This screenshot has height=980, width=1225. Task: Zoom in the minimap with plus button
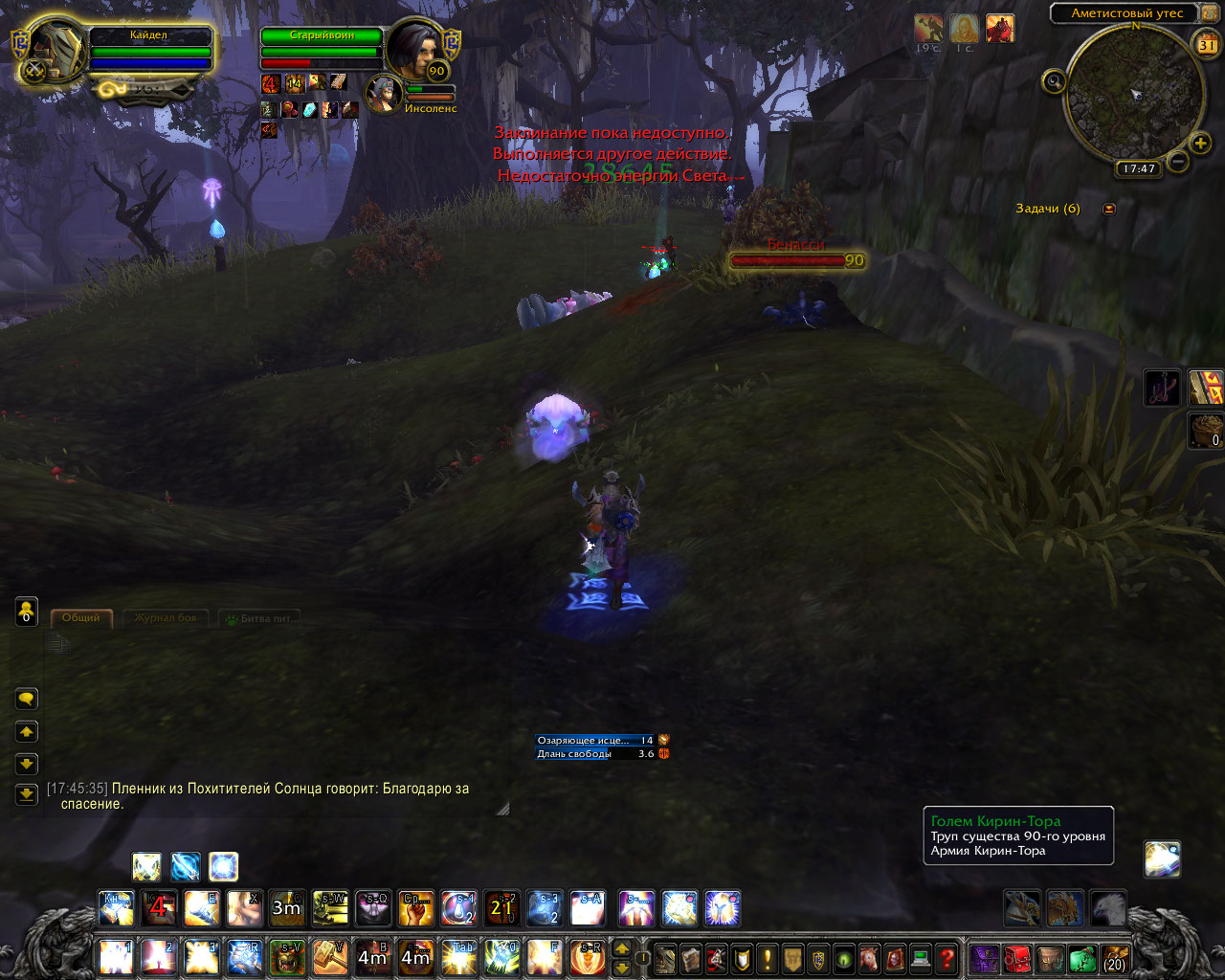click(1200, 144)
